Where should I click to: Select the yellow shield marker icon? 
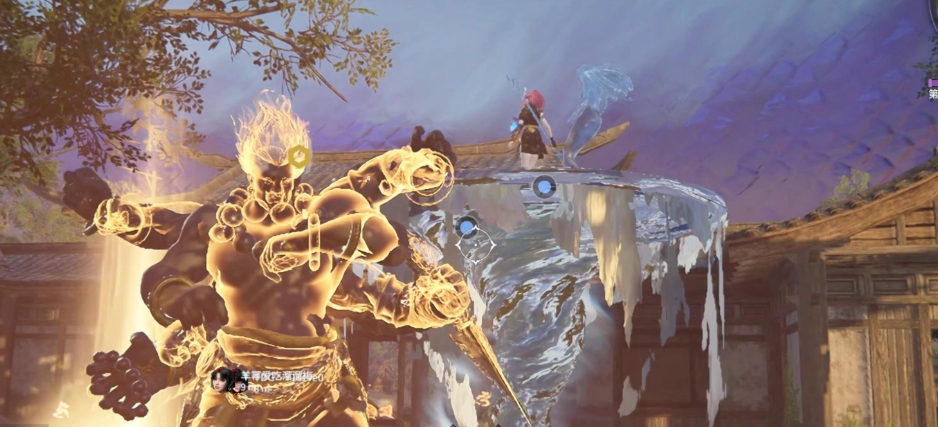click(x=298, y=156)
